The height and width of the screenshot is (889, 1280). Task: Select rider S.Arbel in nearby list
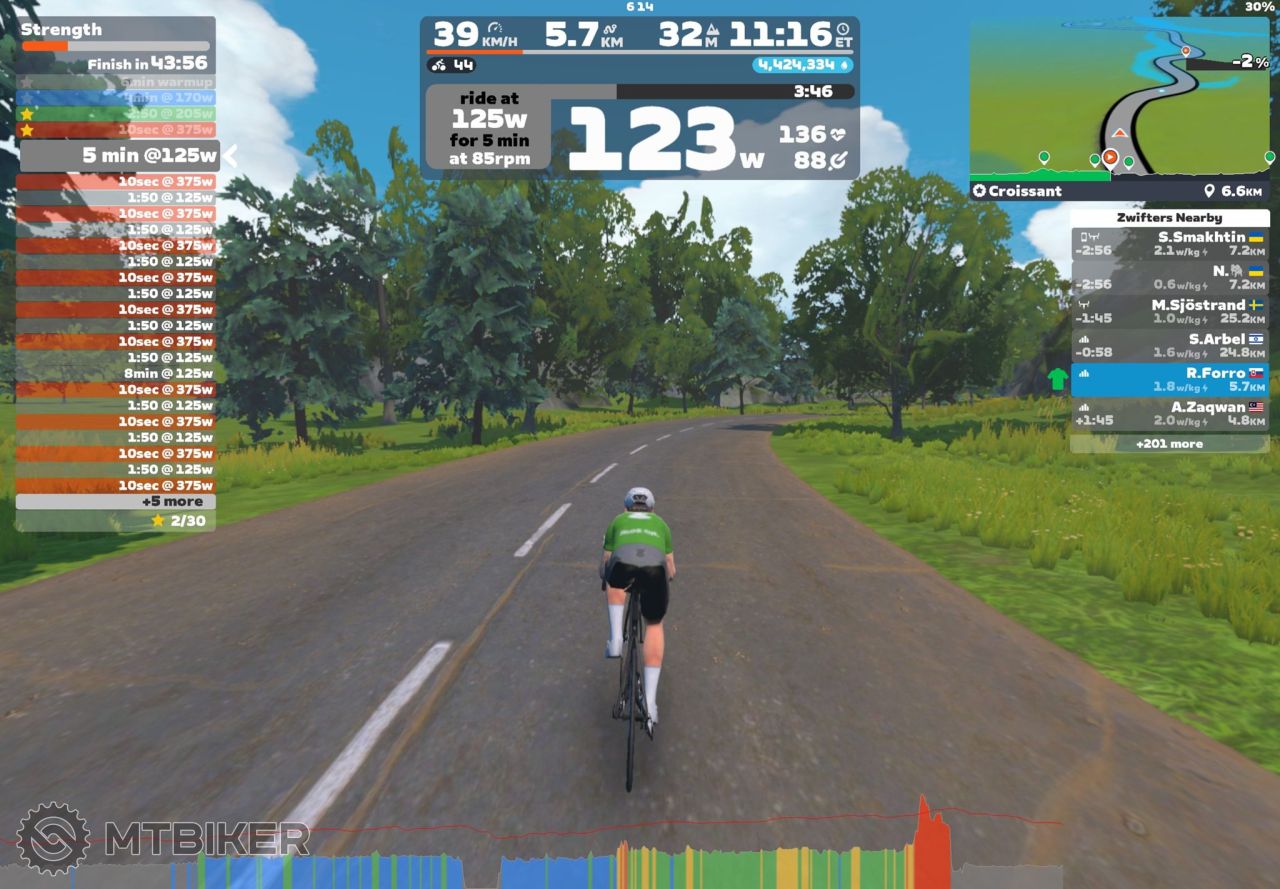tap(1169, 346)
